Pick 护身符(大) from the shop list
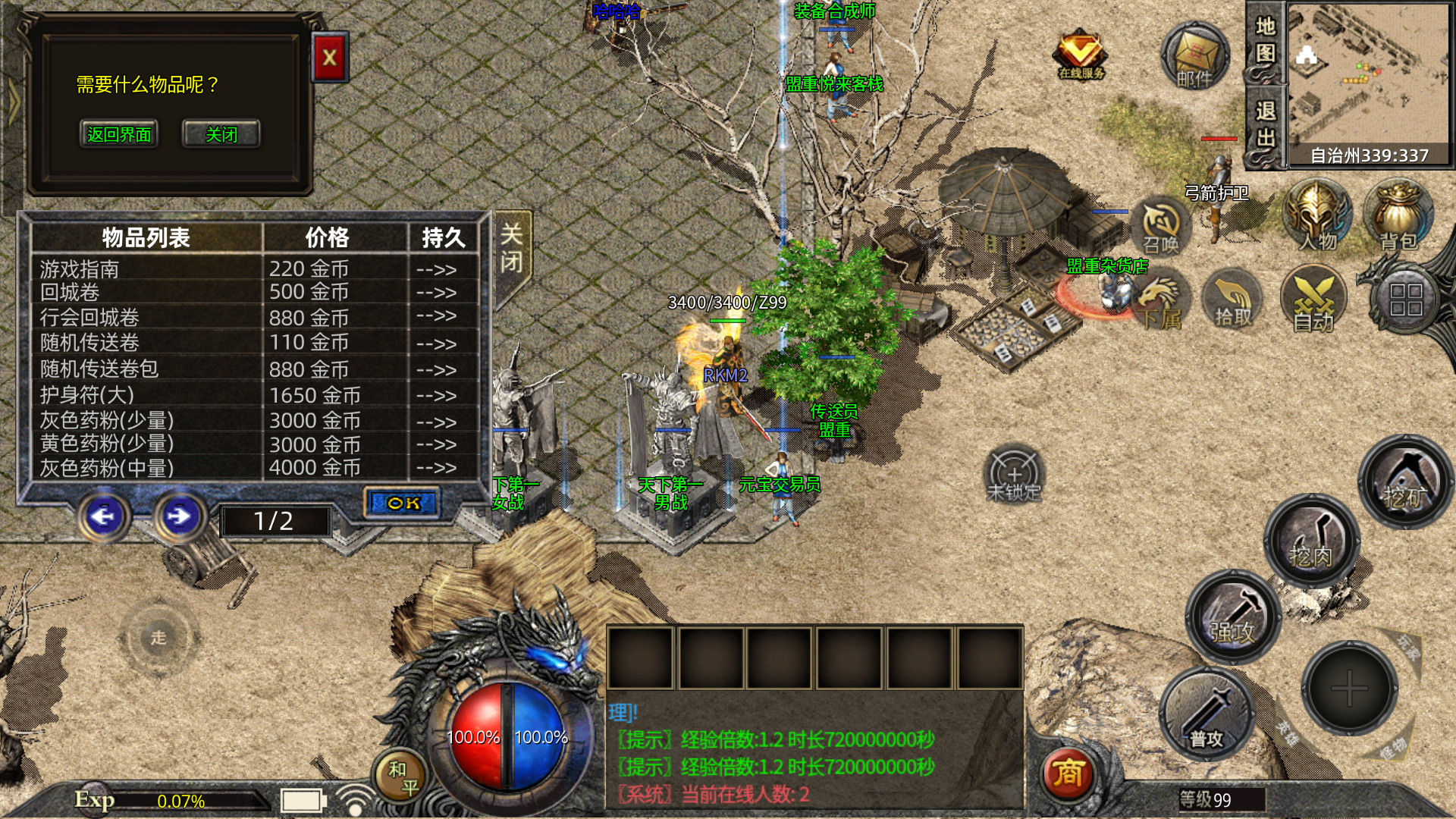1456x819 pixels. click(86, 394)
